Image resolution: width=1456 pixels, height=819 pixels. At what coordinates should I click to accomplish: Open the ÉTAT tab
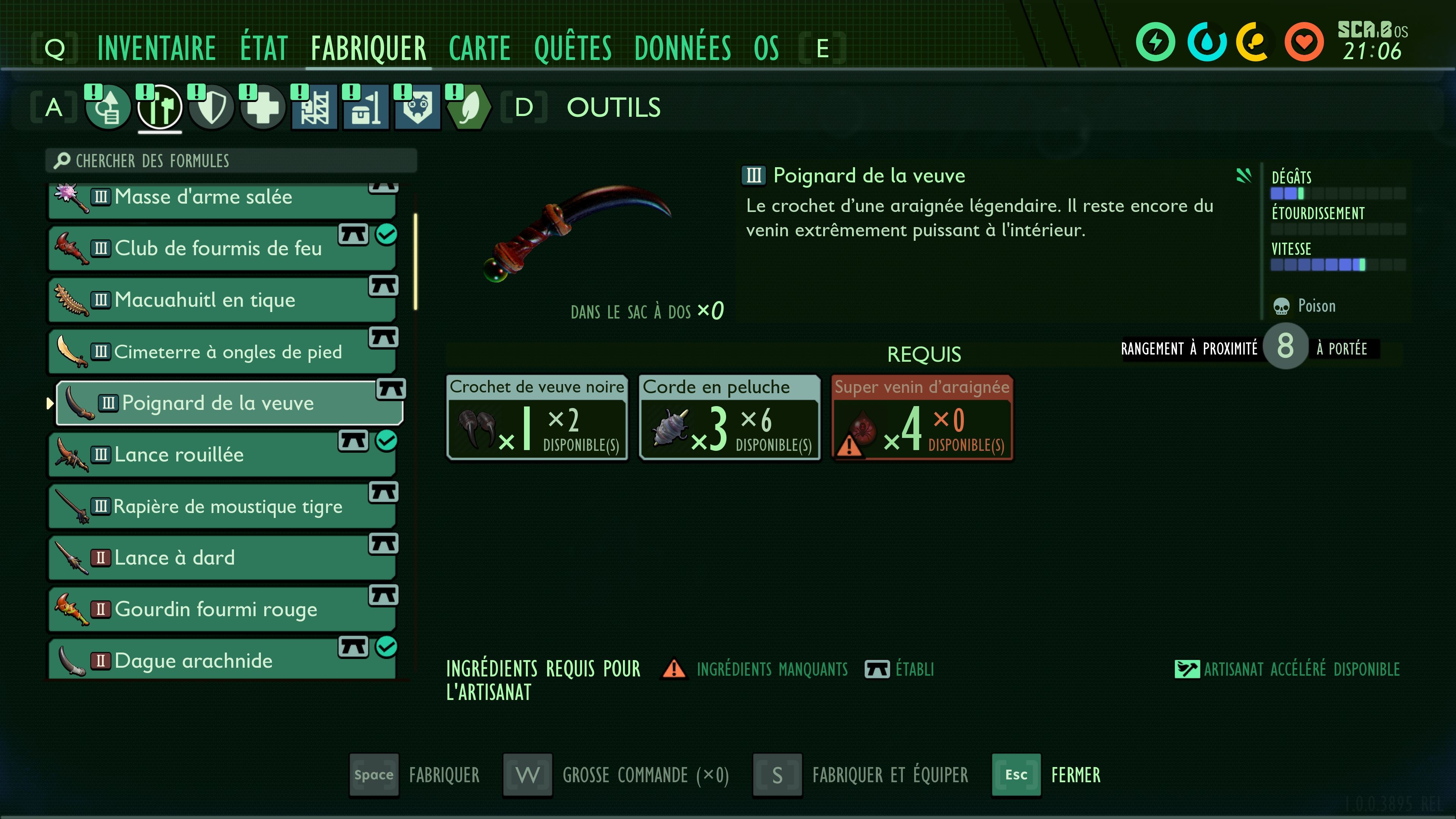click(264, 48)
